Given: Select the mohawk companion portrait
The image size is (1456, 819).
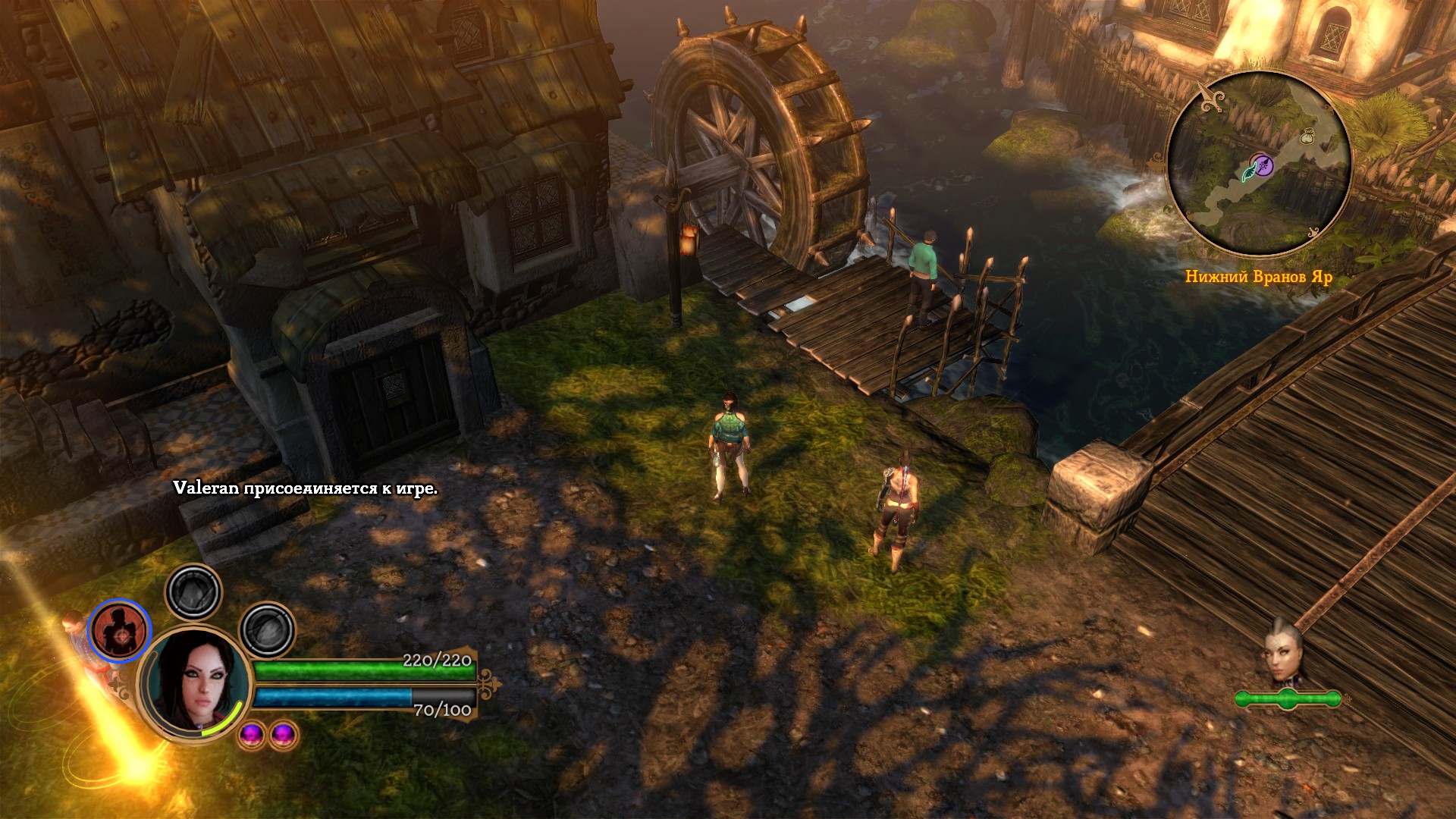Looking at the screenshot, I should coord(1283,656).
